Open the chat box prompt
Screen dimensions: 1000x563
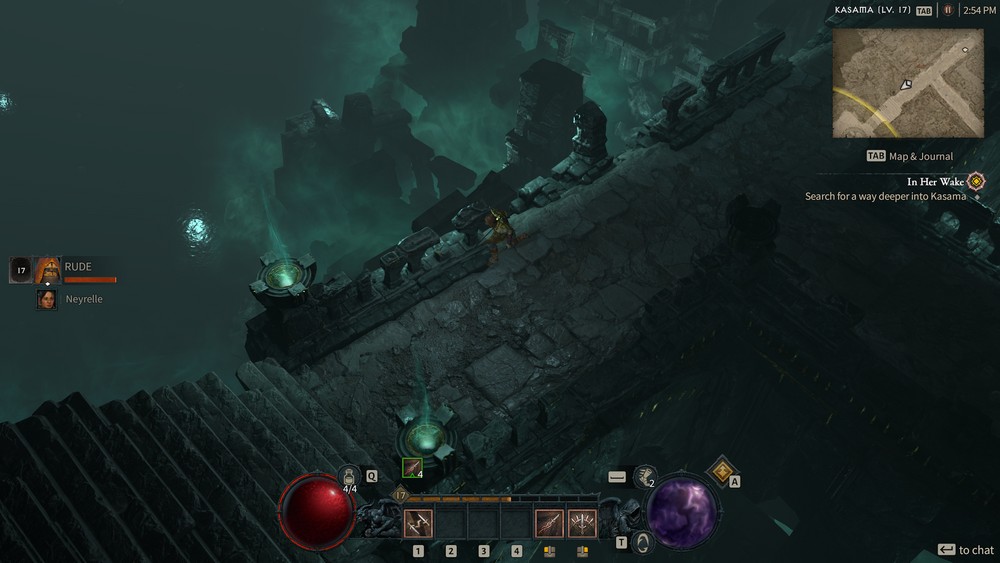click(x=965, y=550)
